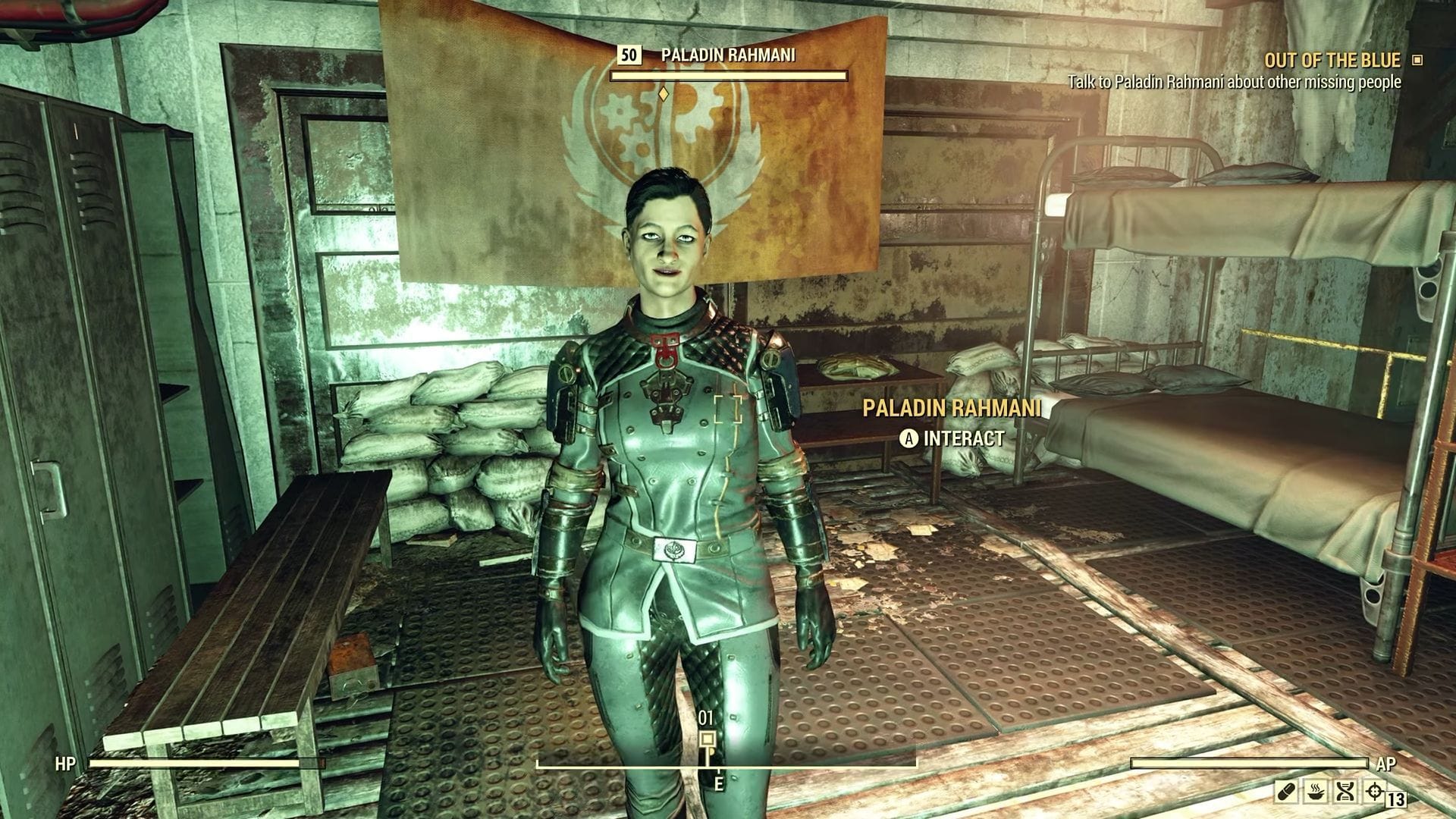Click the yellow diamond marker on the enemy bar
Screen dimensions: 1456x819
663,95
